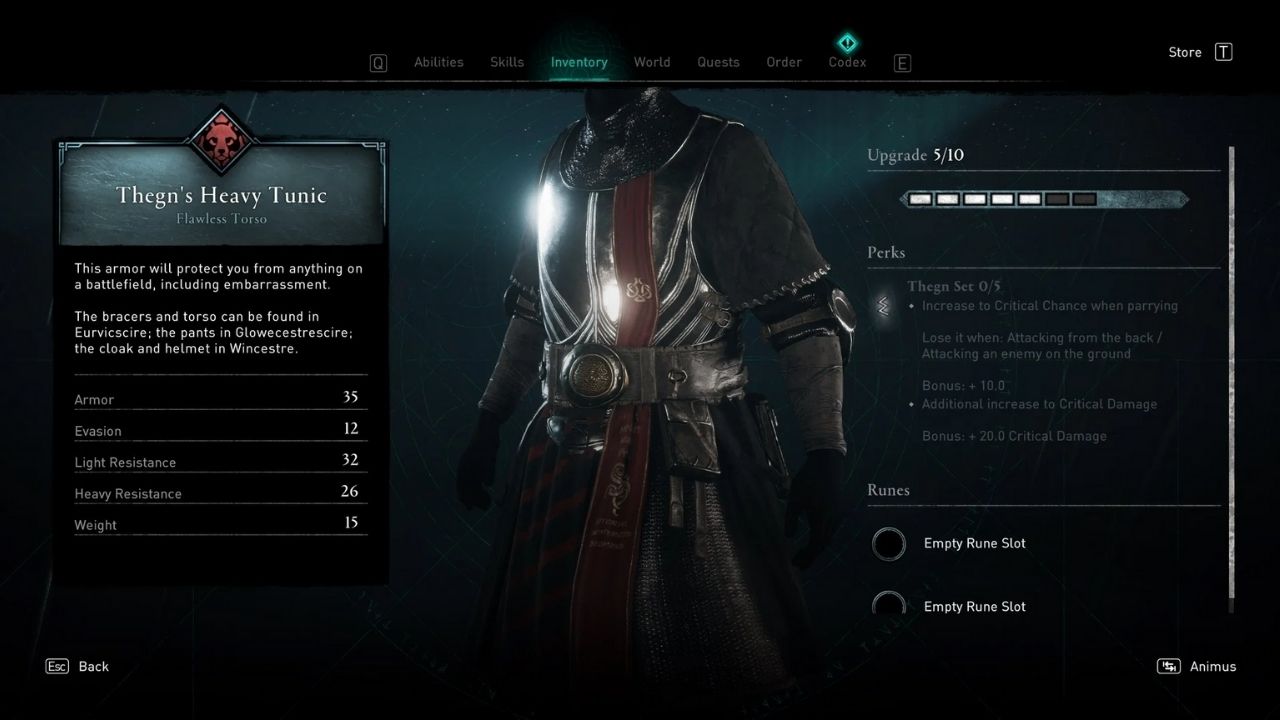Select the red bear emblem above the tunic name
1280x720 pixels.
pyautogui.click(x=221, y=142)
